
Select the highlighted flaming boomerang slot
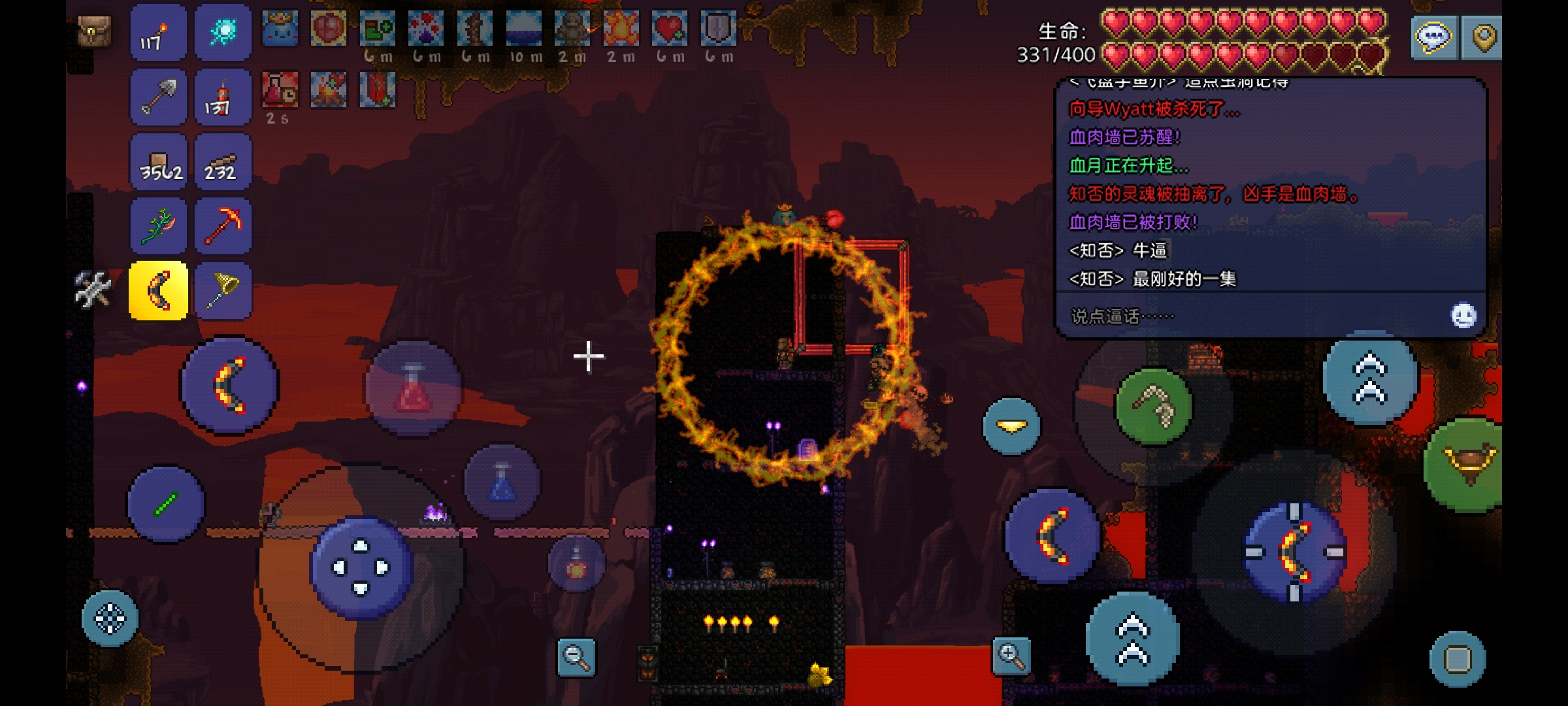158,291
